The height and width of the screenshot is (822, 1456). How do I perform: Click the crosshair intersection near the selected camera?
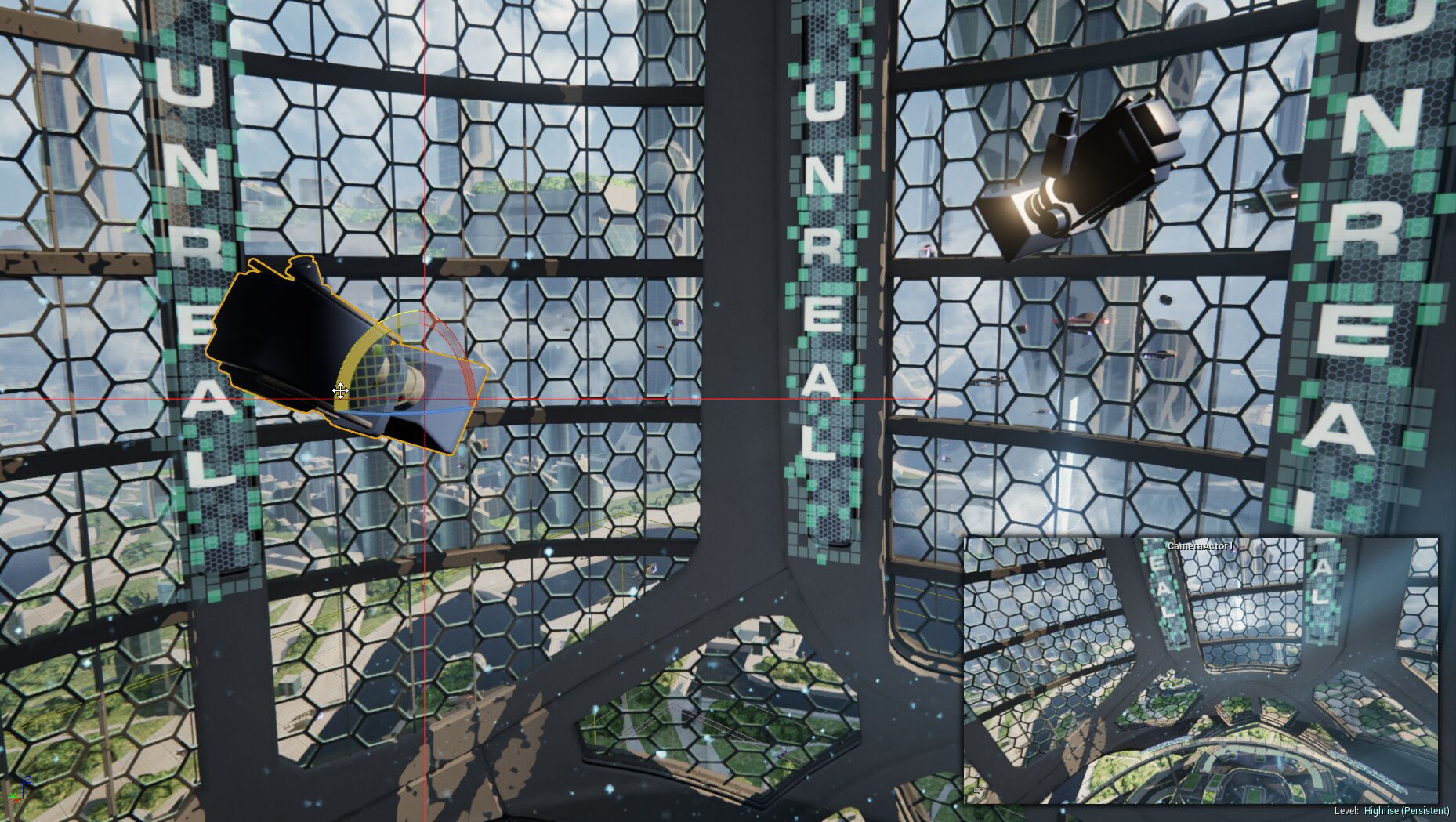[424, 398]
